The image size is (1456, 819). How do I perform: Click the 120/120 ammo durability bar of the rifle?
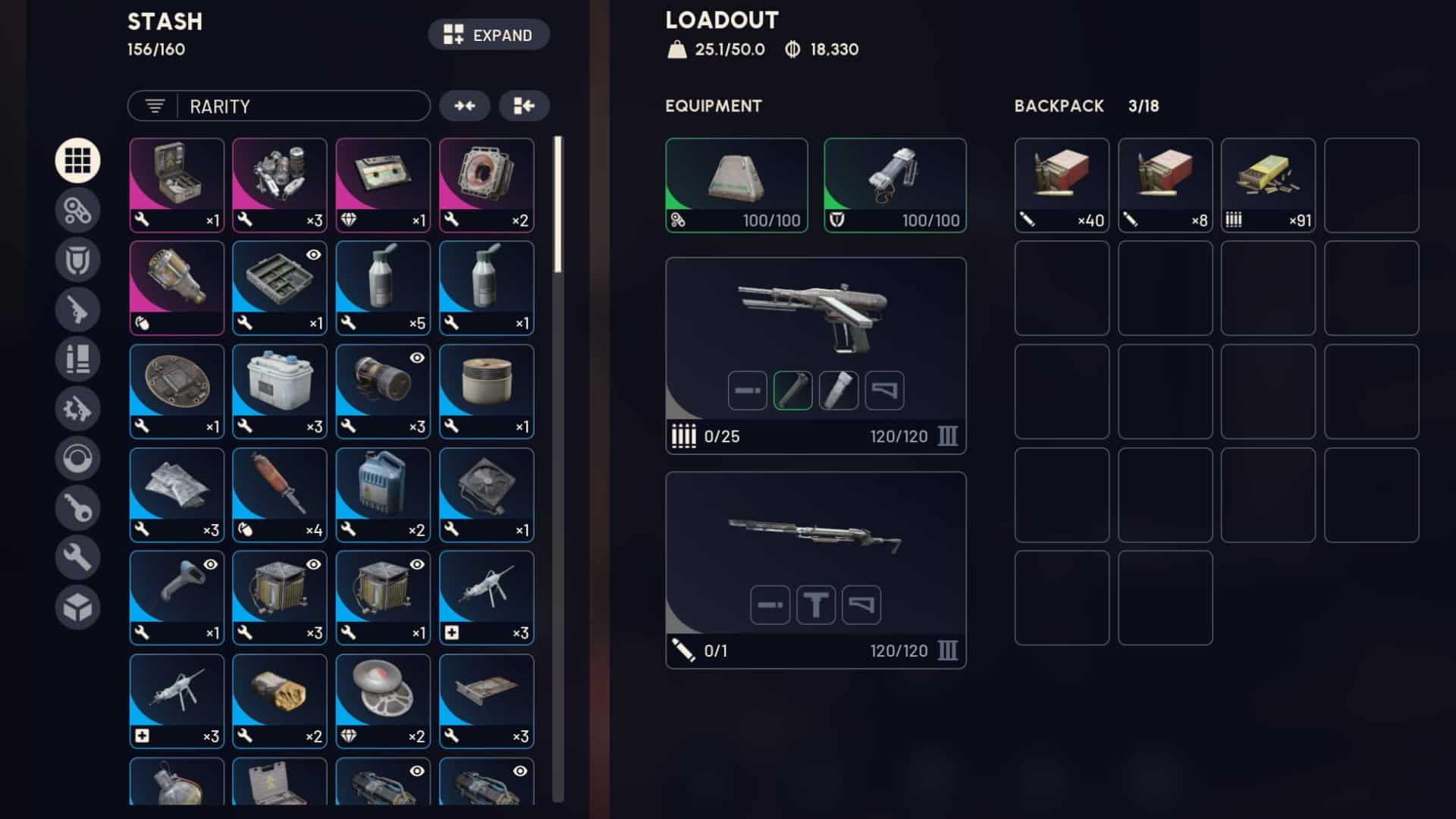tap(899, 651)
